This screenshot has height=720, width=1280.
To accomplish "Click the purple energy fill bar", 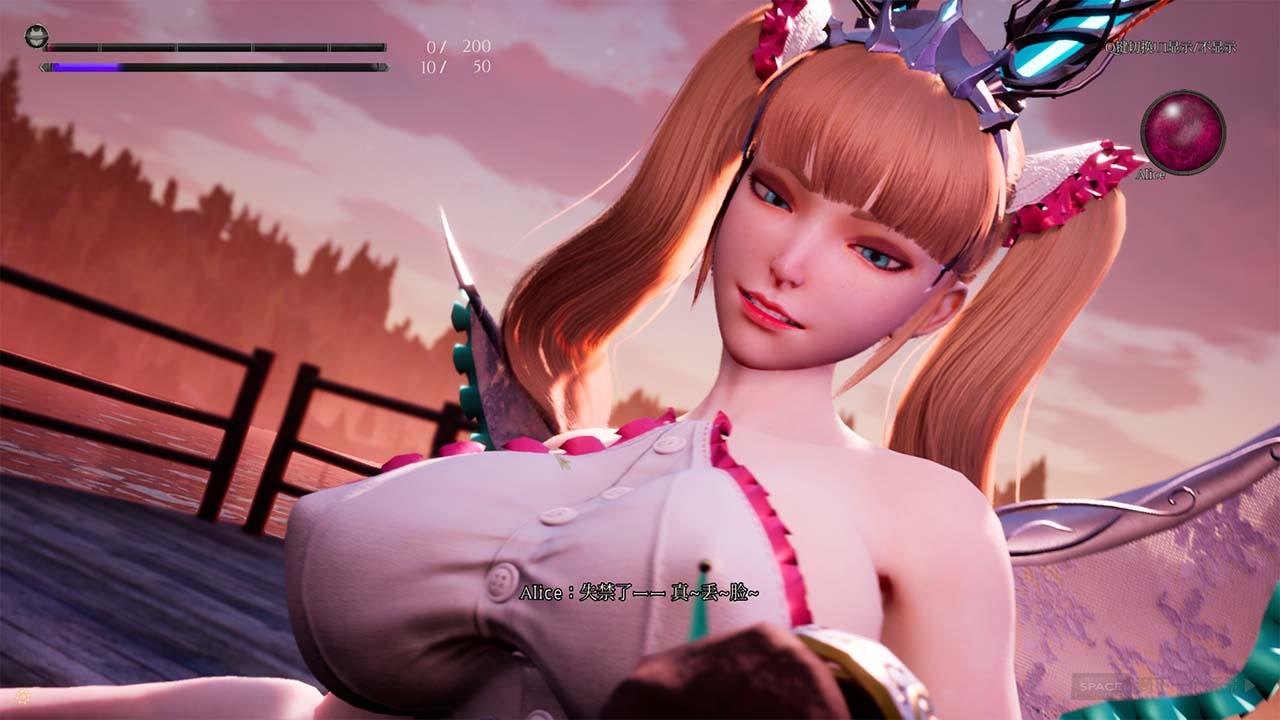I will click(85, 66).
